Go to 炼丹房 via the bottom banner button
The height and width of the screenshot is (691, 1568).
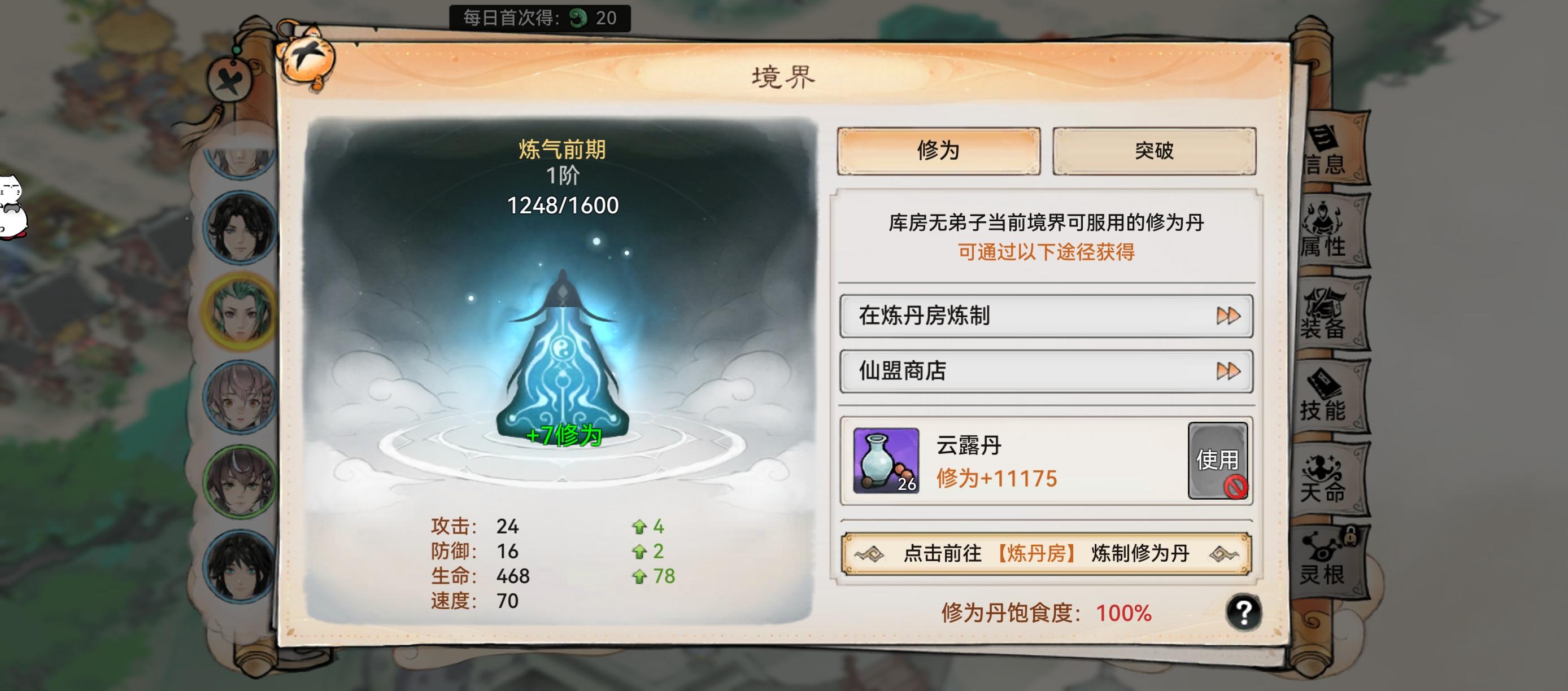tap(1044, 553)
